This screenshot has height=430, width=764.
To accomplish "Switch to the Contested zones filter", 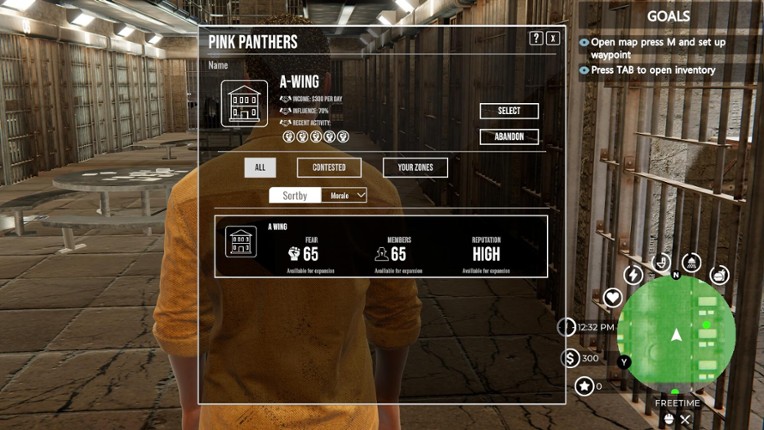I will (329, 167).
